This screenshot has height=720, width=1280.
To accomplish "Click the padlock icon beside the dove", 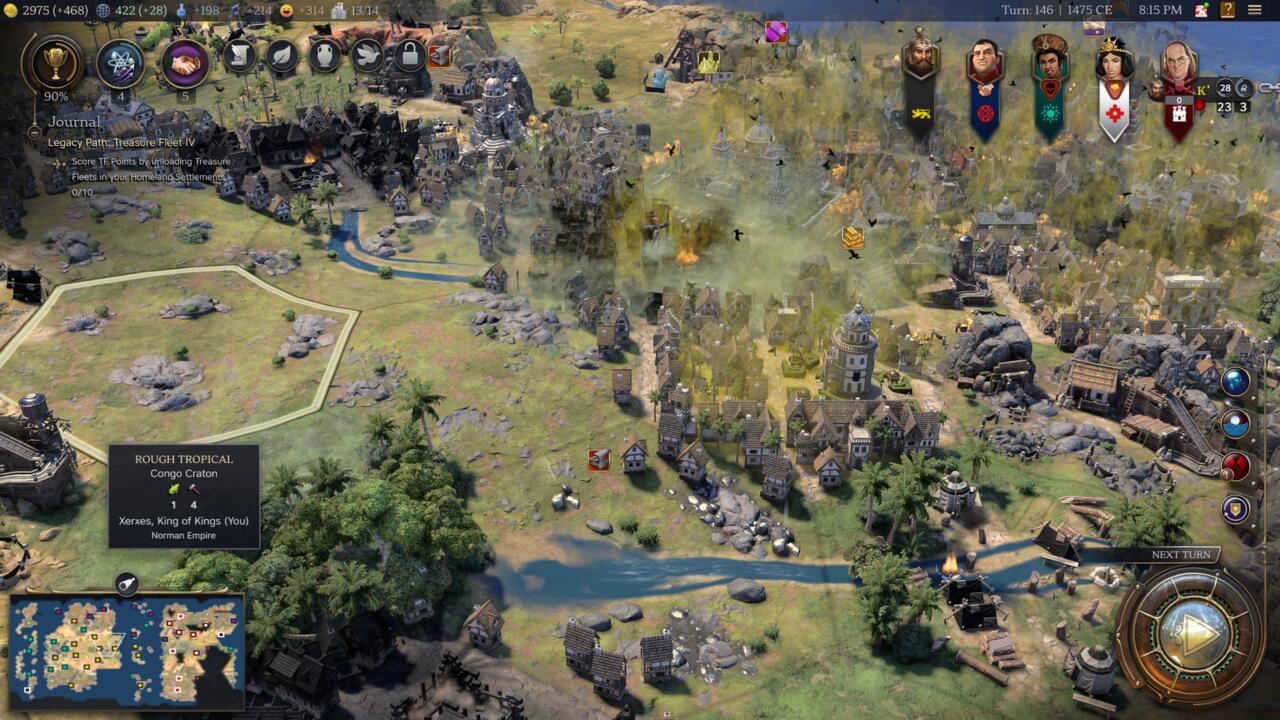I will tap(409, 56).
